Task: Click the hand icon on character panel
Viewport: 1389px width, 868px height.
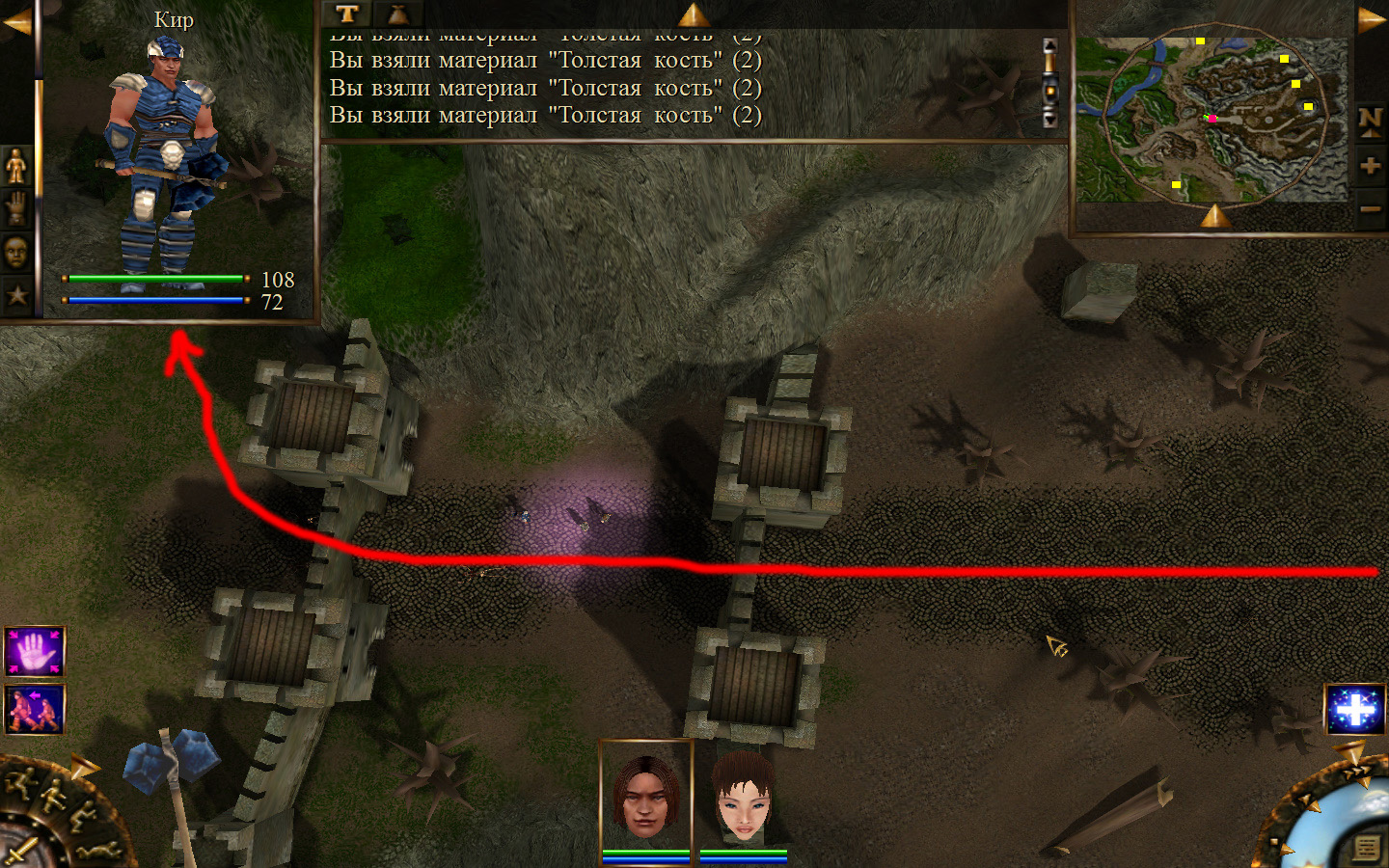Action: click(x=16, y=208)
